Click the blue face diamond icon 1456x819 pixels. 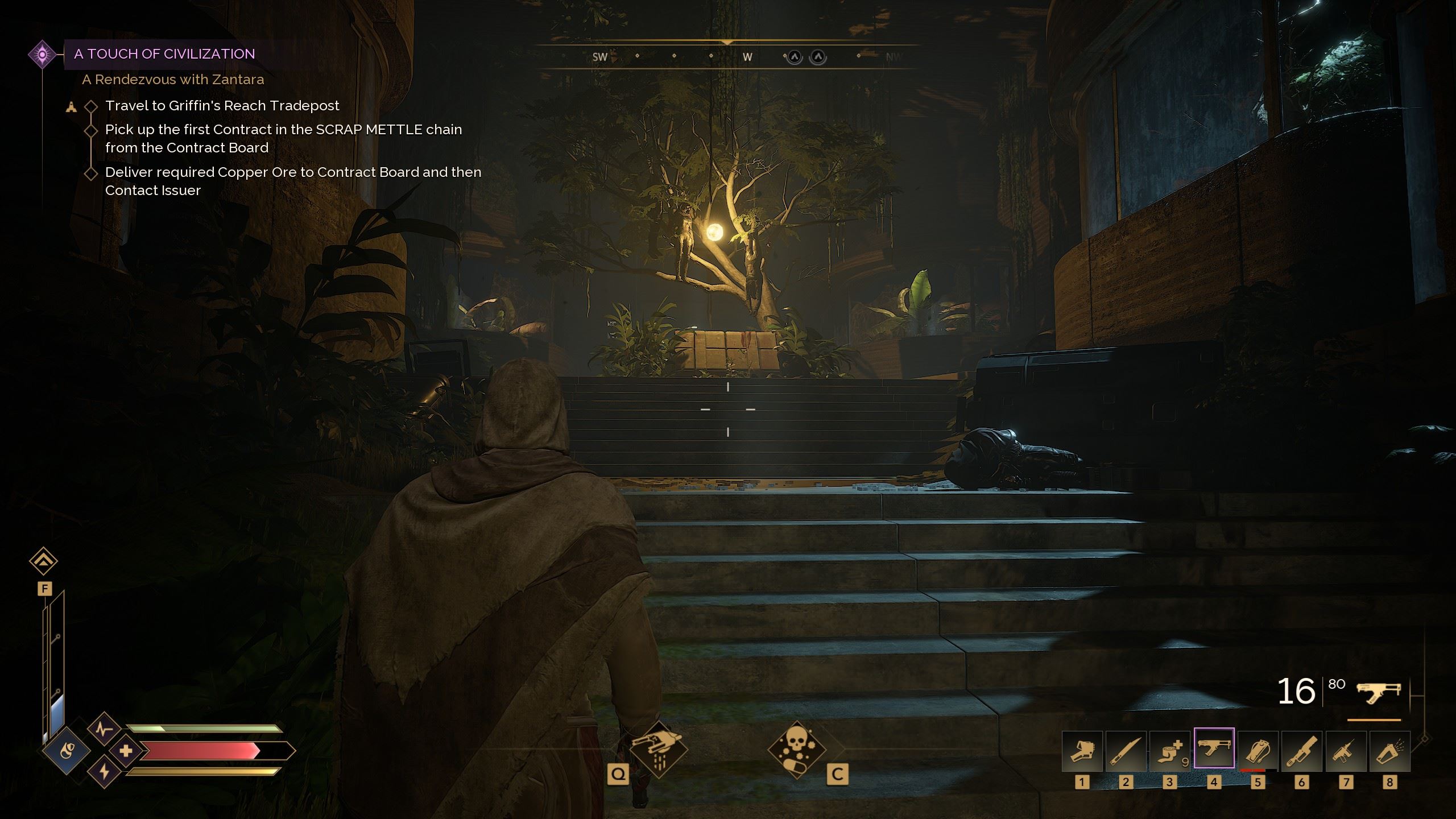(67, 751)
